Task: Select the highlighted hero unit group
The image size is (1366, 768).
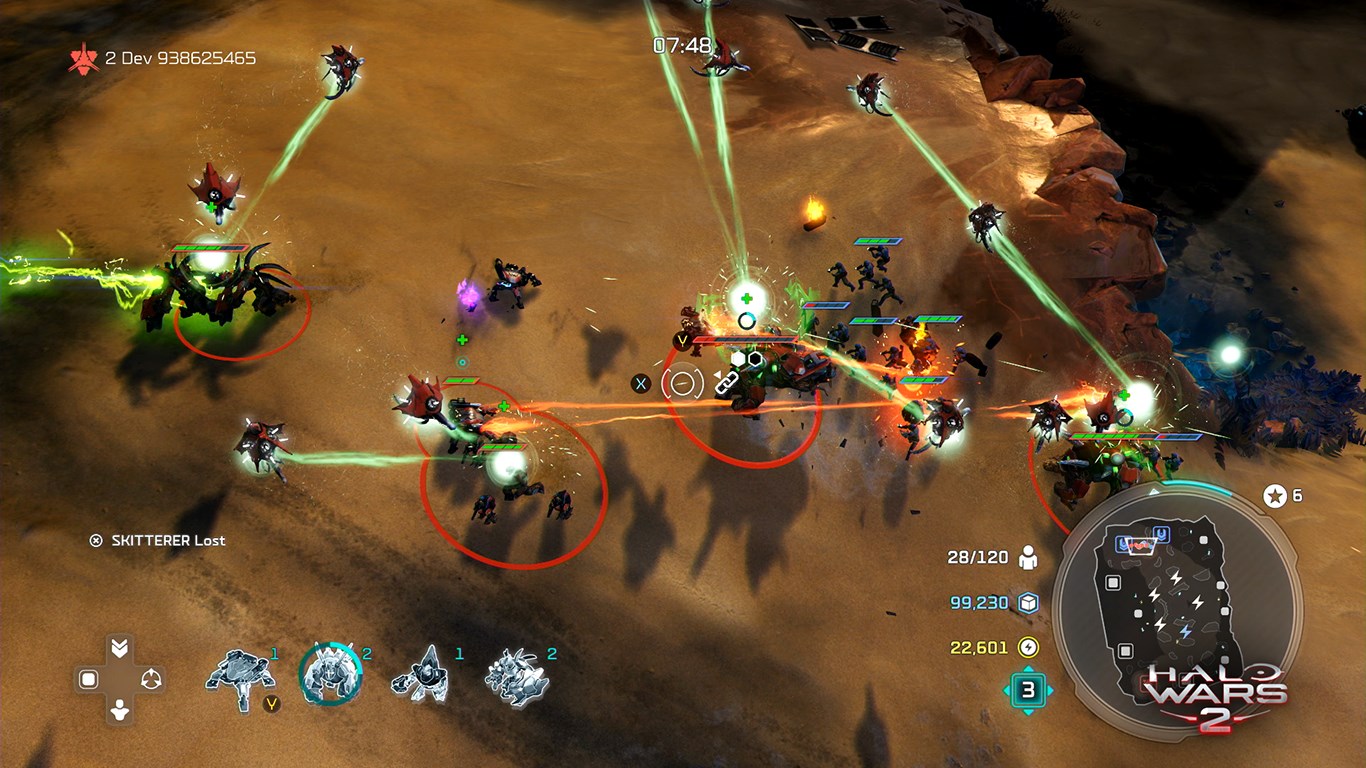Action: tap(330, 673)
